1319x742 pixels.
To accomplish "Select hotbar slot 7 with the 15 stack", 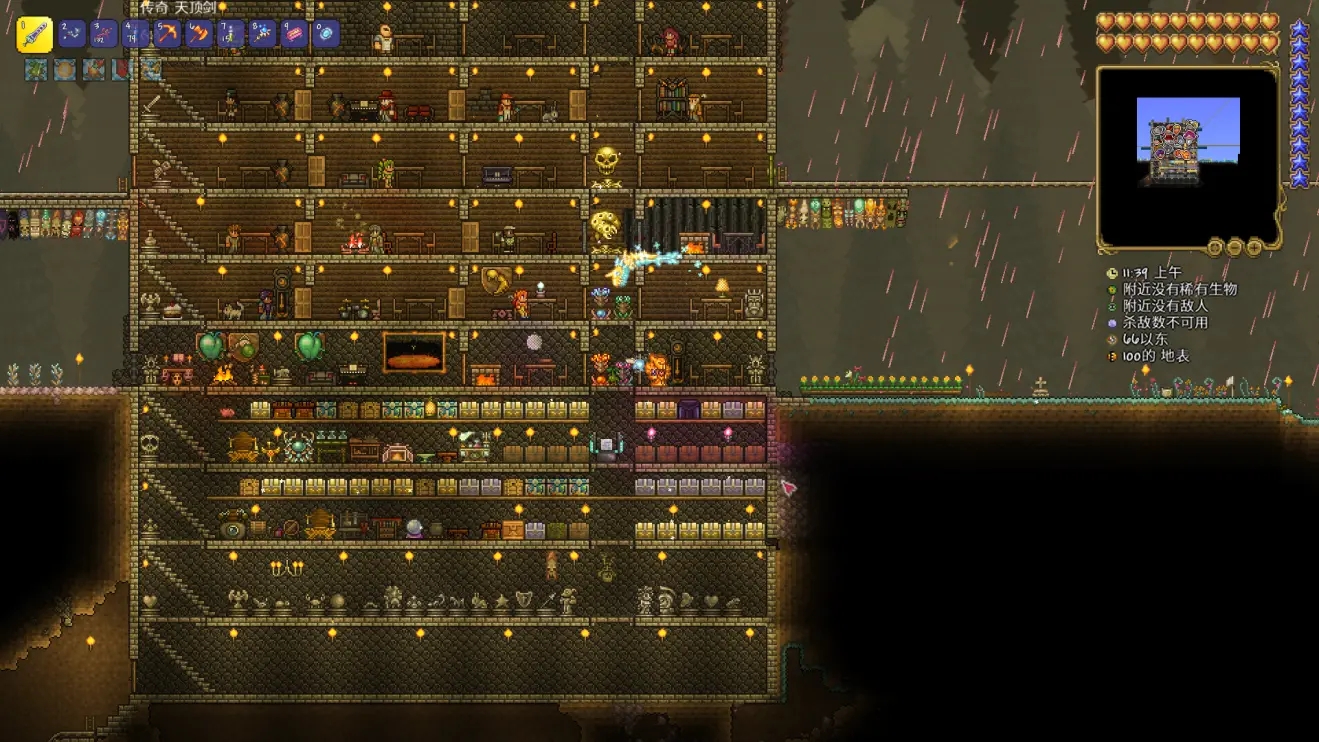I will [231, 34].
